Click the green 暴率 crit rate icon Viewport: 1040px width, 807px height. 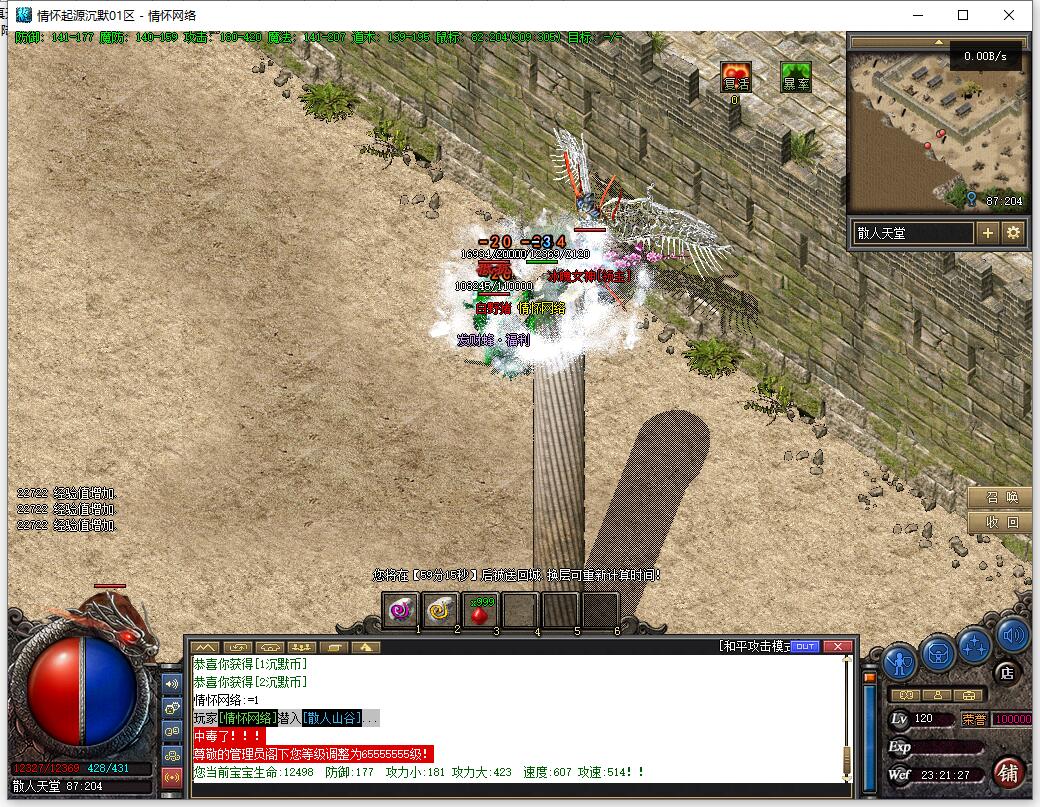pos(796,77)
